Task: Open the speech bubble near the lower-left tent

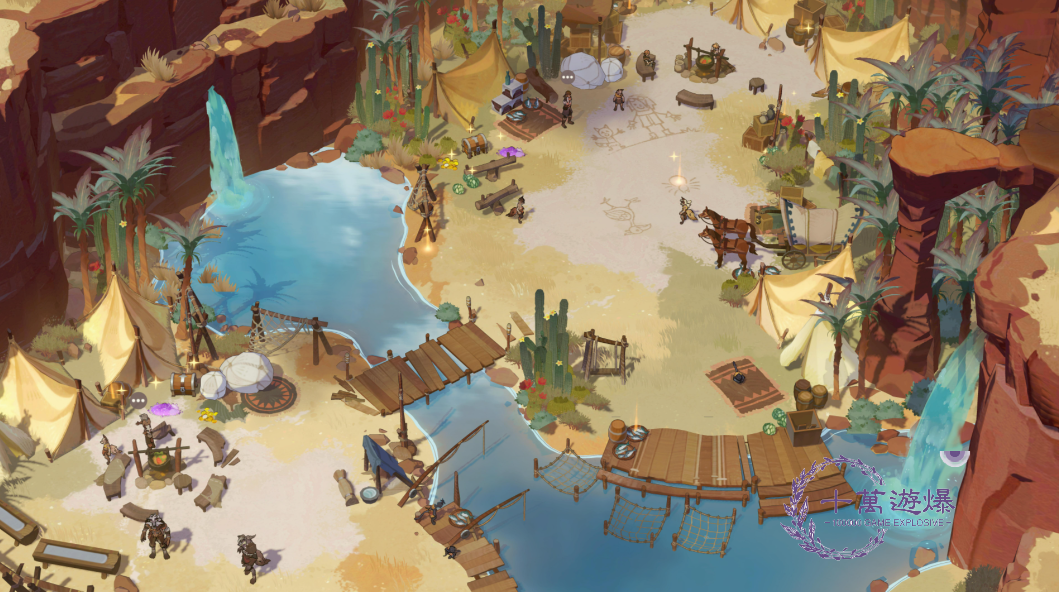Action: [138, 400]
